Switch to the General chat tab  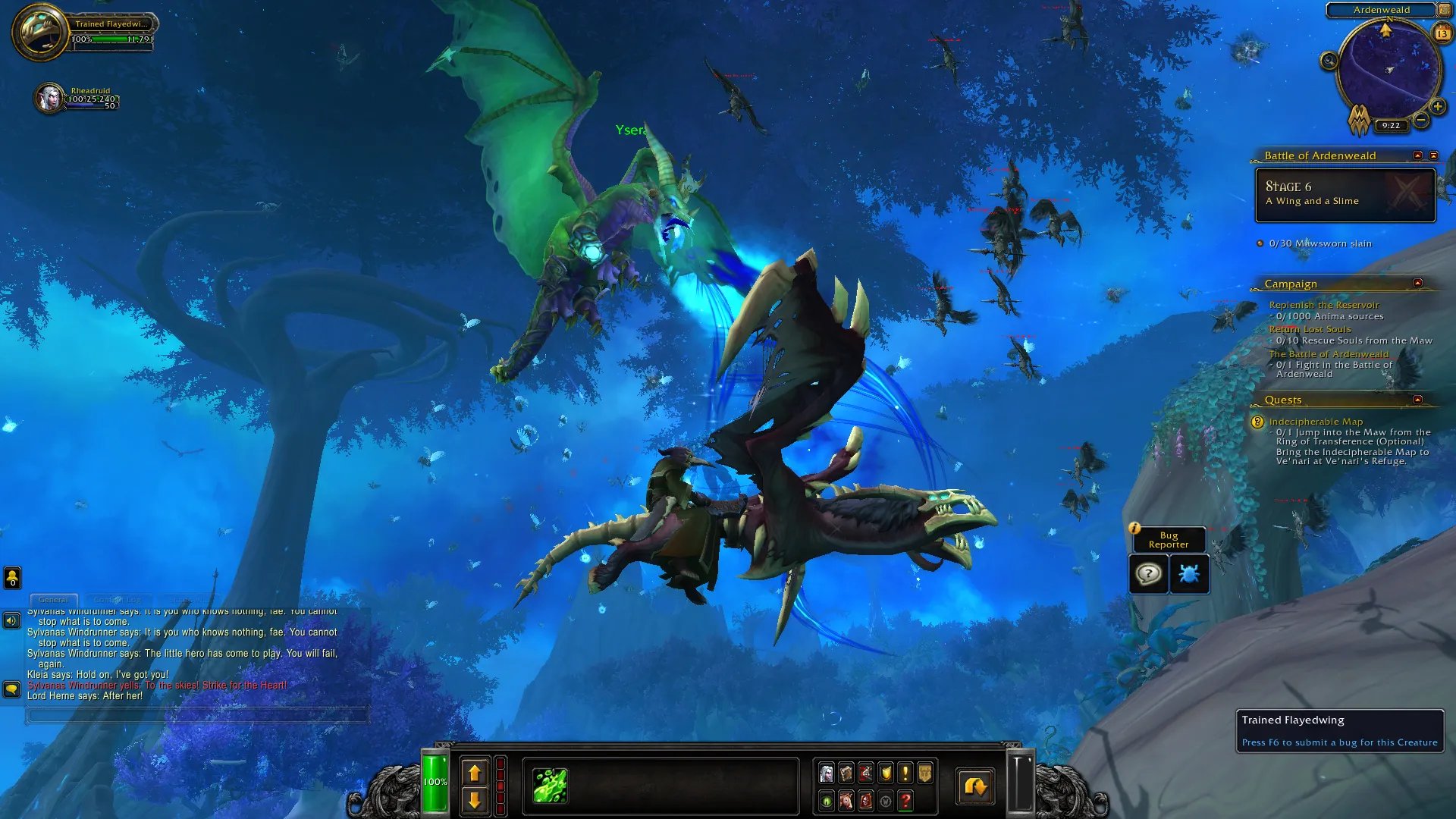pos(53,600)
